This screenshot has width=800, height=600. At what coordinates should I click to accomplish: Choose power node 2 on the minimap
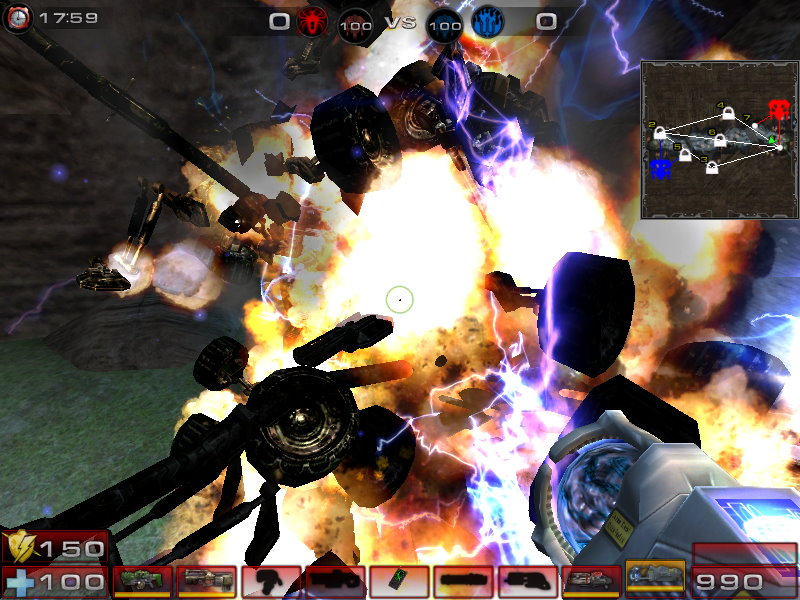tap(660, 133)
